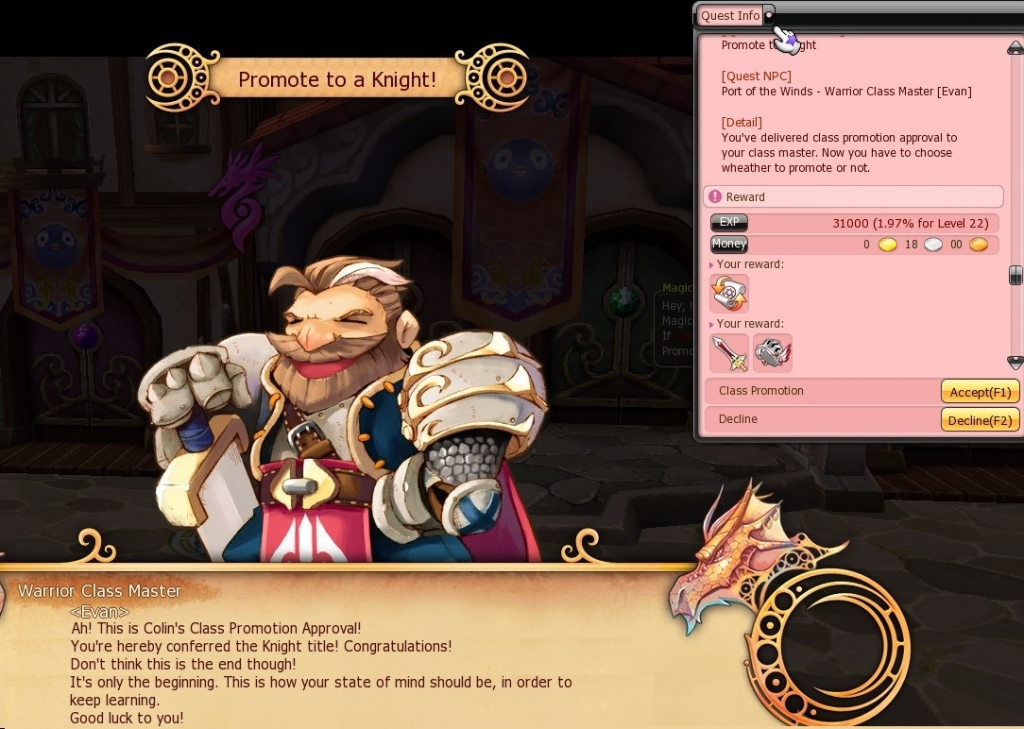Screen dimensions: 1024x729
Task: Select the helmet reward item
Action: pos(772,353)
